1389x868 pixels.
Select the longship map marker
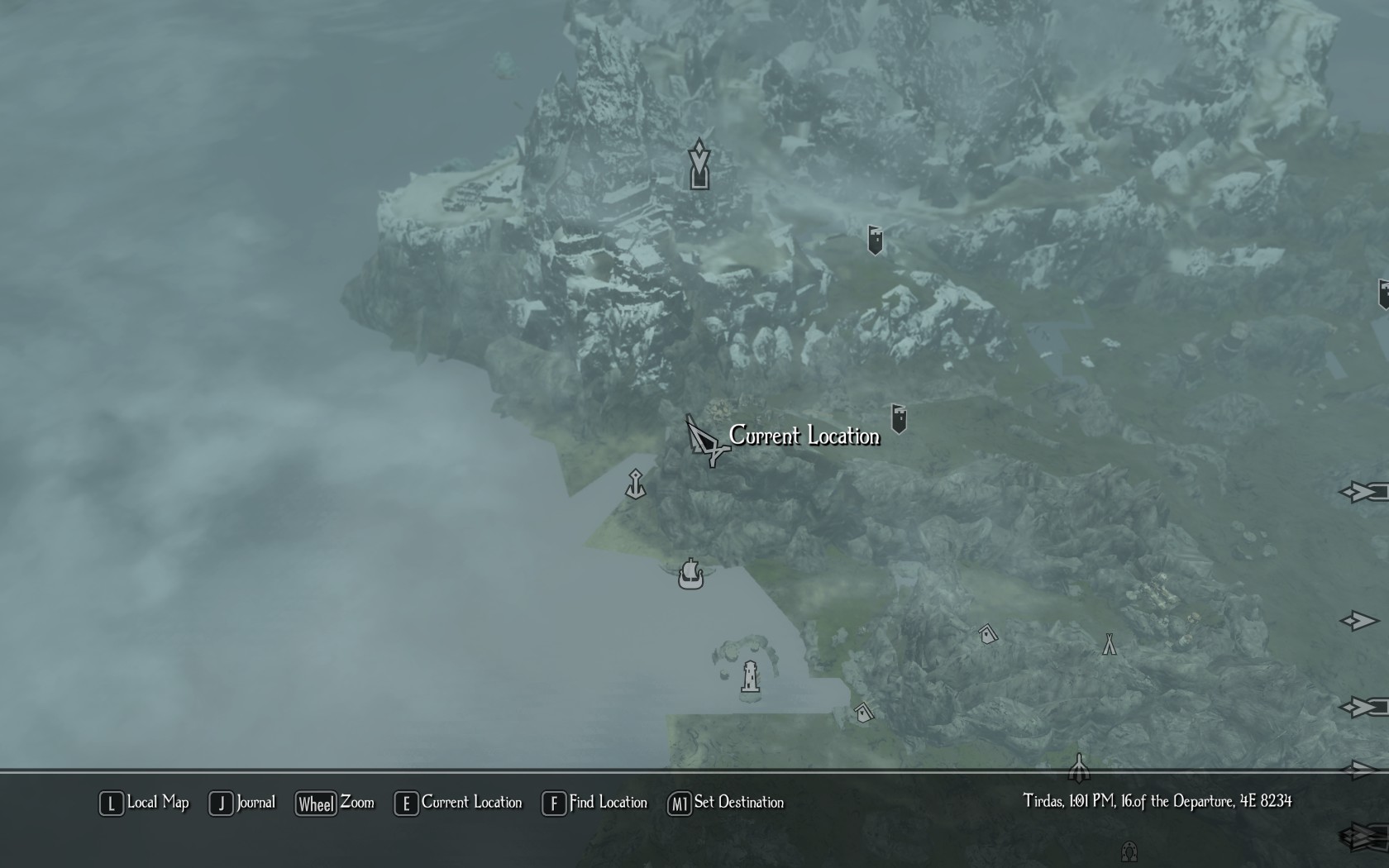(690, 574)
